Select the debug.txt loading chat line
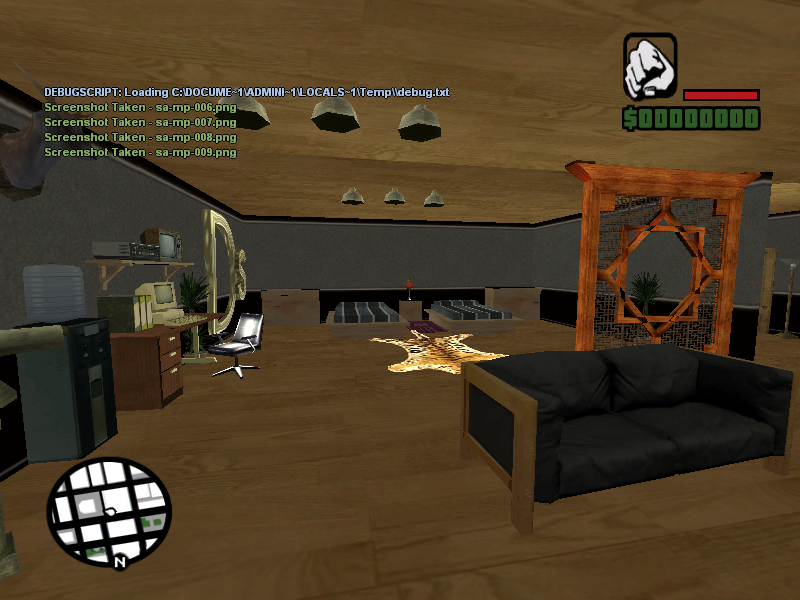 point(246,92)
